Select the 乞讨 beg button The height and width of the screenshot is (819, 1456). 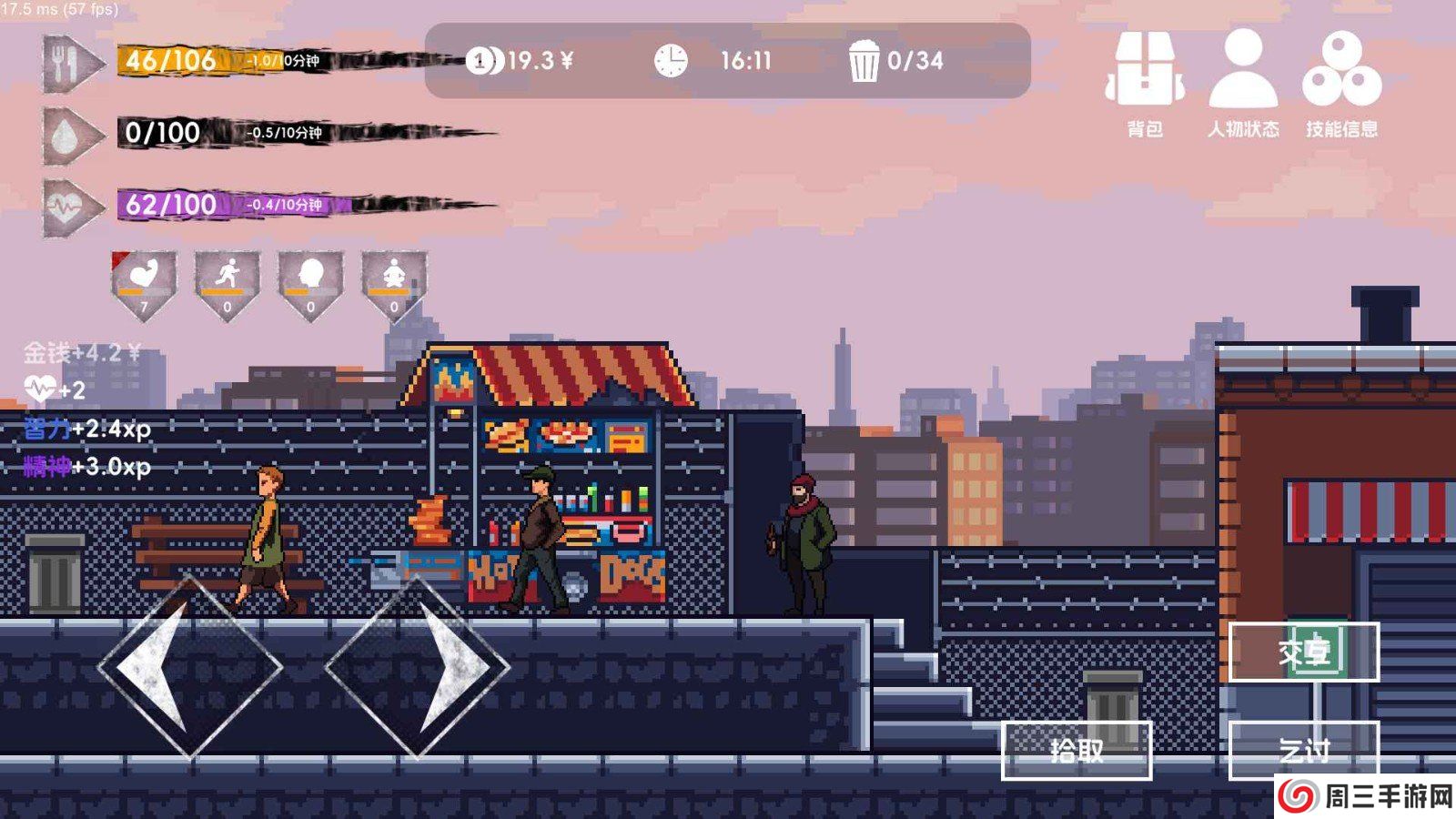coord(1304,750)
